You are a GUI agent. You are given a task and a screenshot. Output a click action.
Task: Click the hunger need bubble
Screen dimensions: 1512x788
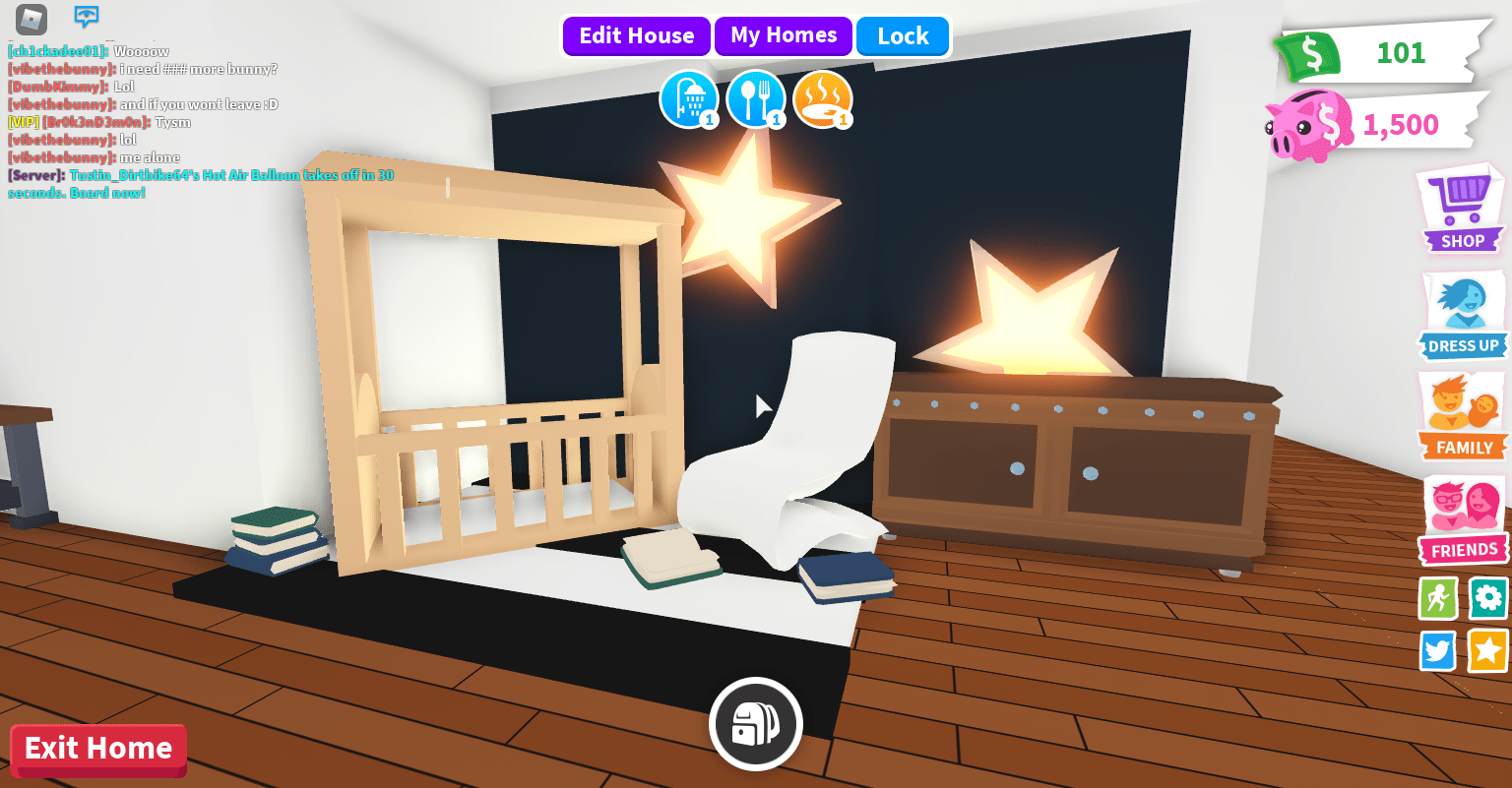756,99
